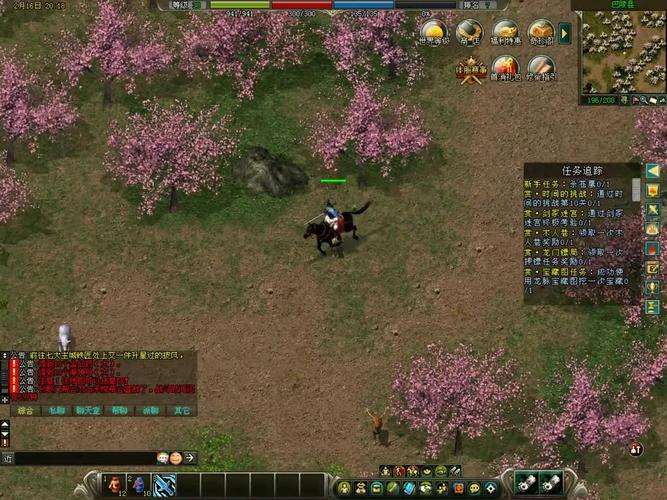Switch to the 综合 chat tab

(25, 410)
